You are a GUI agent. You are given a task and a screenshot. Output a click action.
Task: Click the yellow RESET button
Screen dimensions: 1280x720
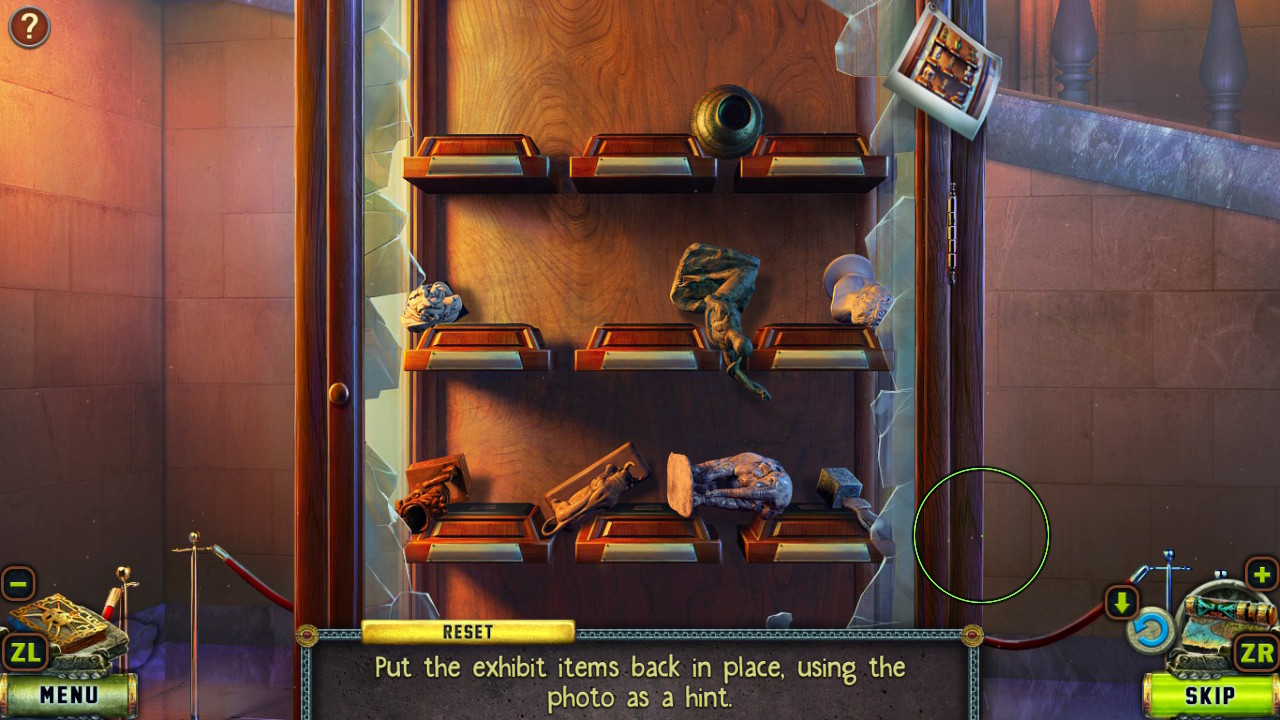[468, 632]
